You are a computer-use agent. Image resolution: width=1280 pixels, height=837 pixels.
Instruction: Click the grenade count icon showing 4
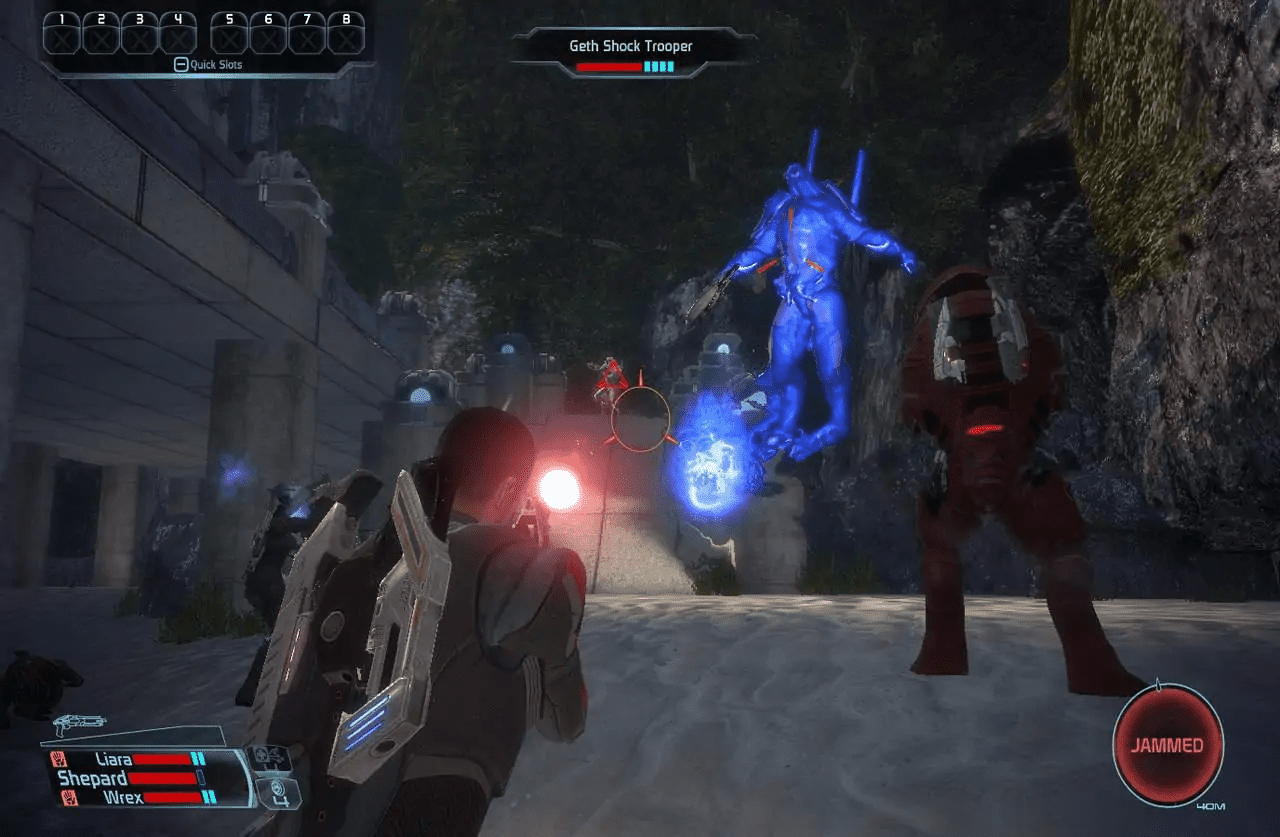click(x=277, y=792)
